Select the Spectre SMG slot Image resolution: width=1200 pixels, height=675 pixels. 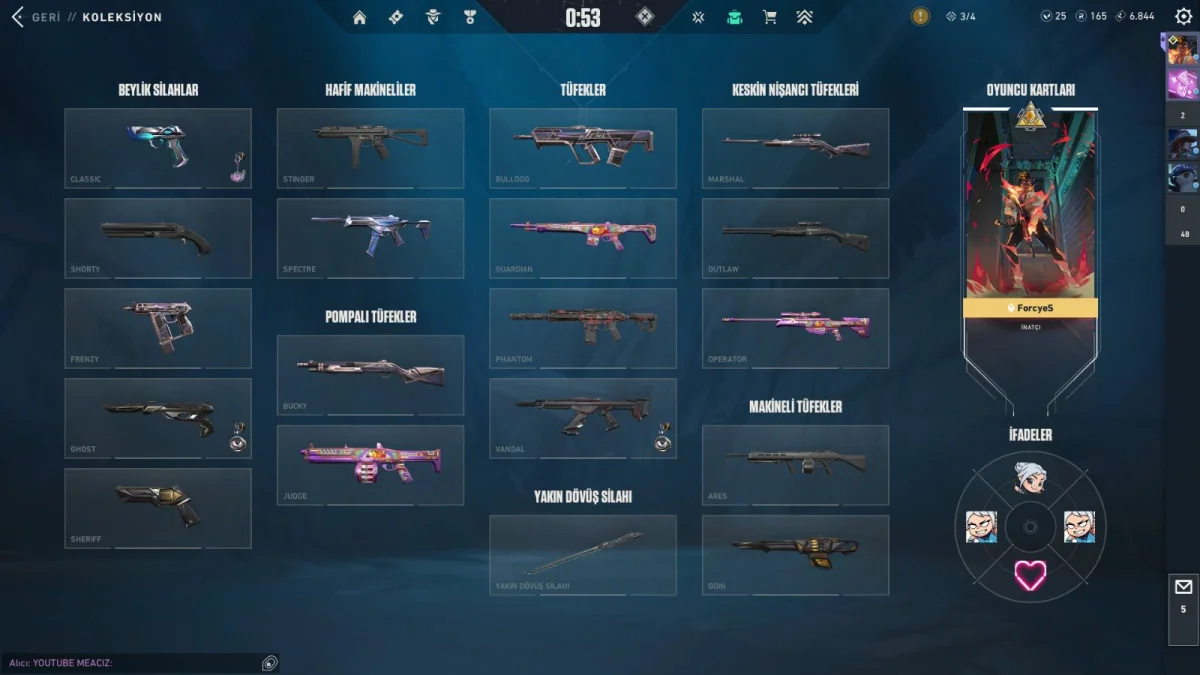click(x=370, y=238)
